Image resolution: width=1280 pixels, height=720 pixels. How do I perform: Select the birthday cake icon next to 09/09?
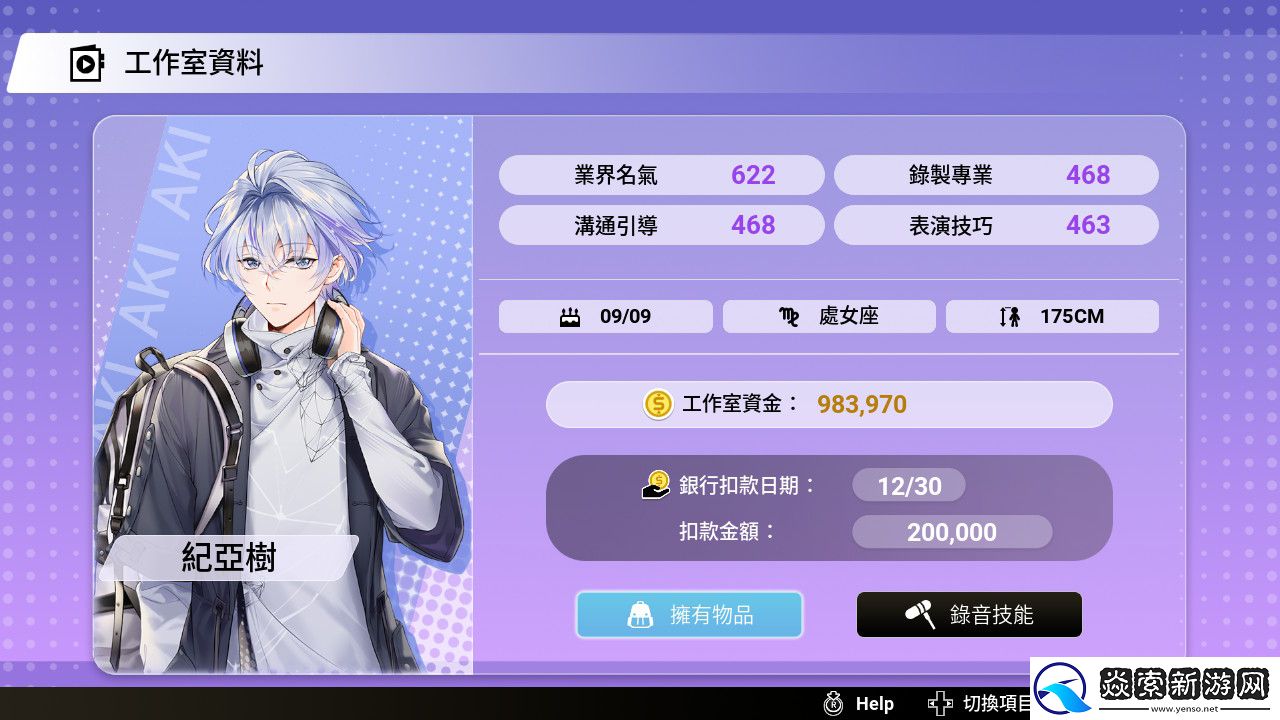[x=568, y=316]
